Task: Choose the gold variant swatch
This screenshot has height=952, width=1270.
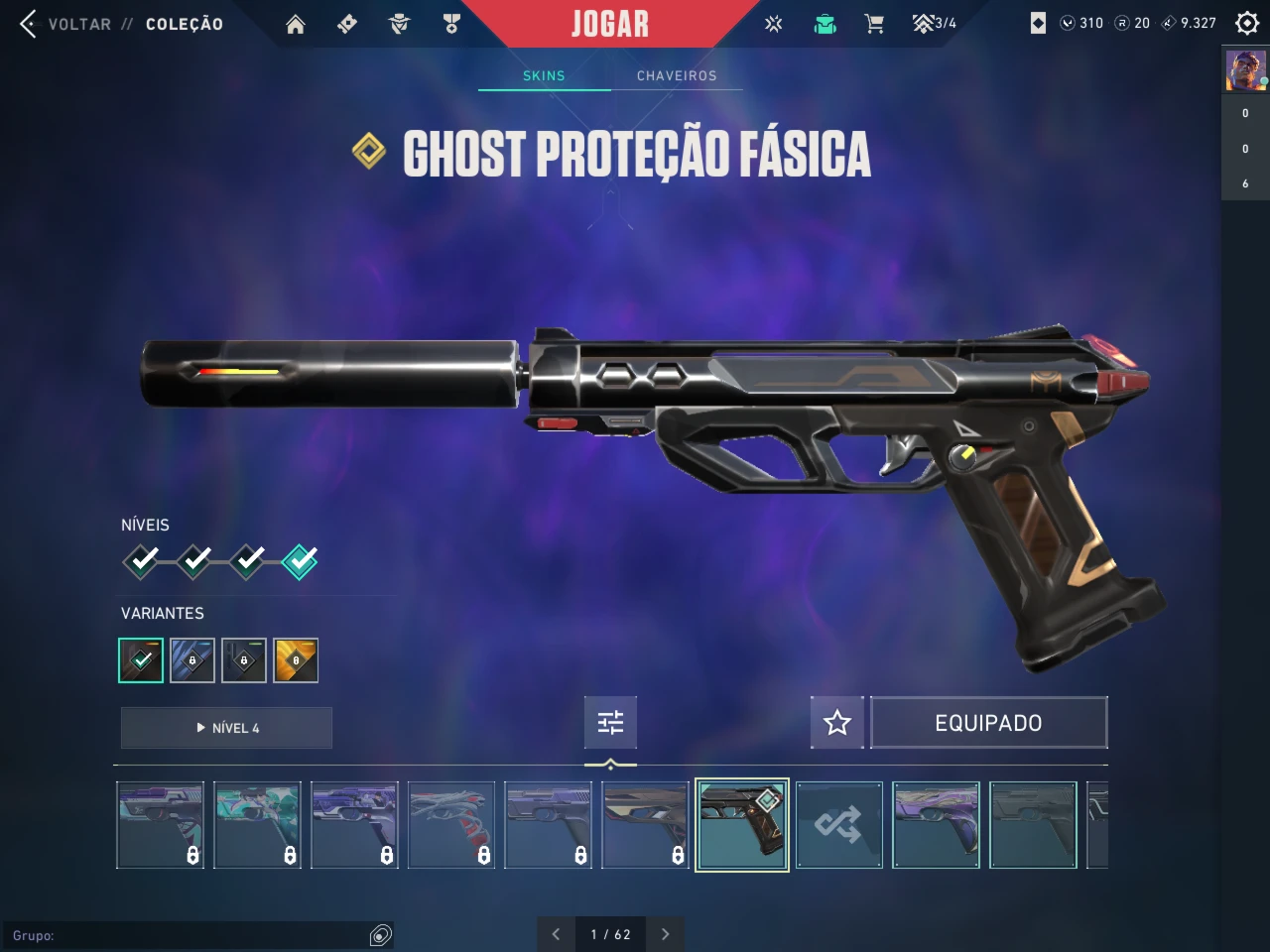Action: (296, 660)
